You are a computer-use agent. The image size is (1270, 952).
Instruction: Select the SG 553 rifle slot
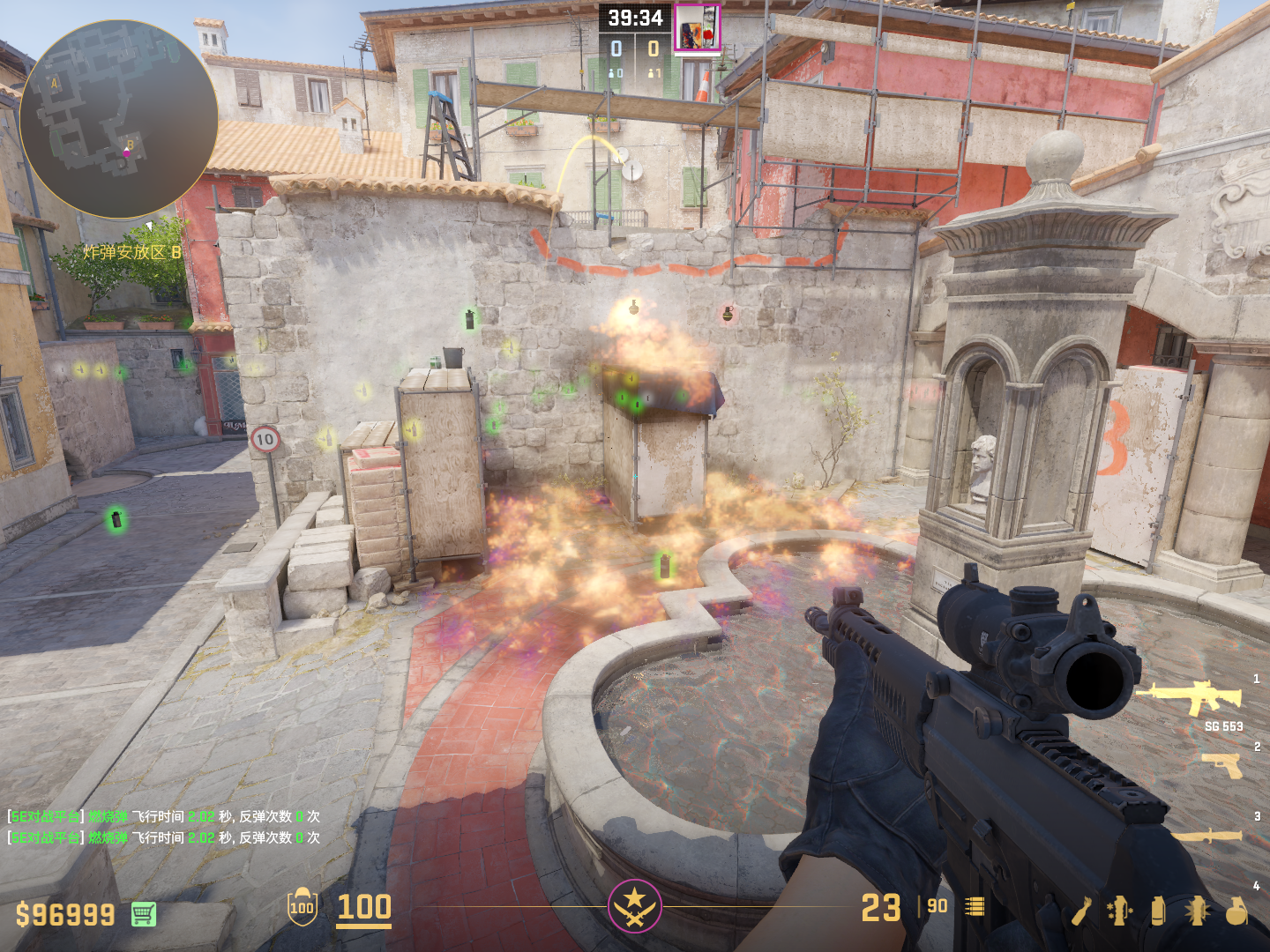(1191, 698)
